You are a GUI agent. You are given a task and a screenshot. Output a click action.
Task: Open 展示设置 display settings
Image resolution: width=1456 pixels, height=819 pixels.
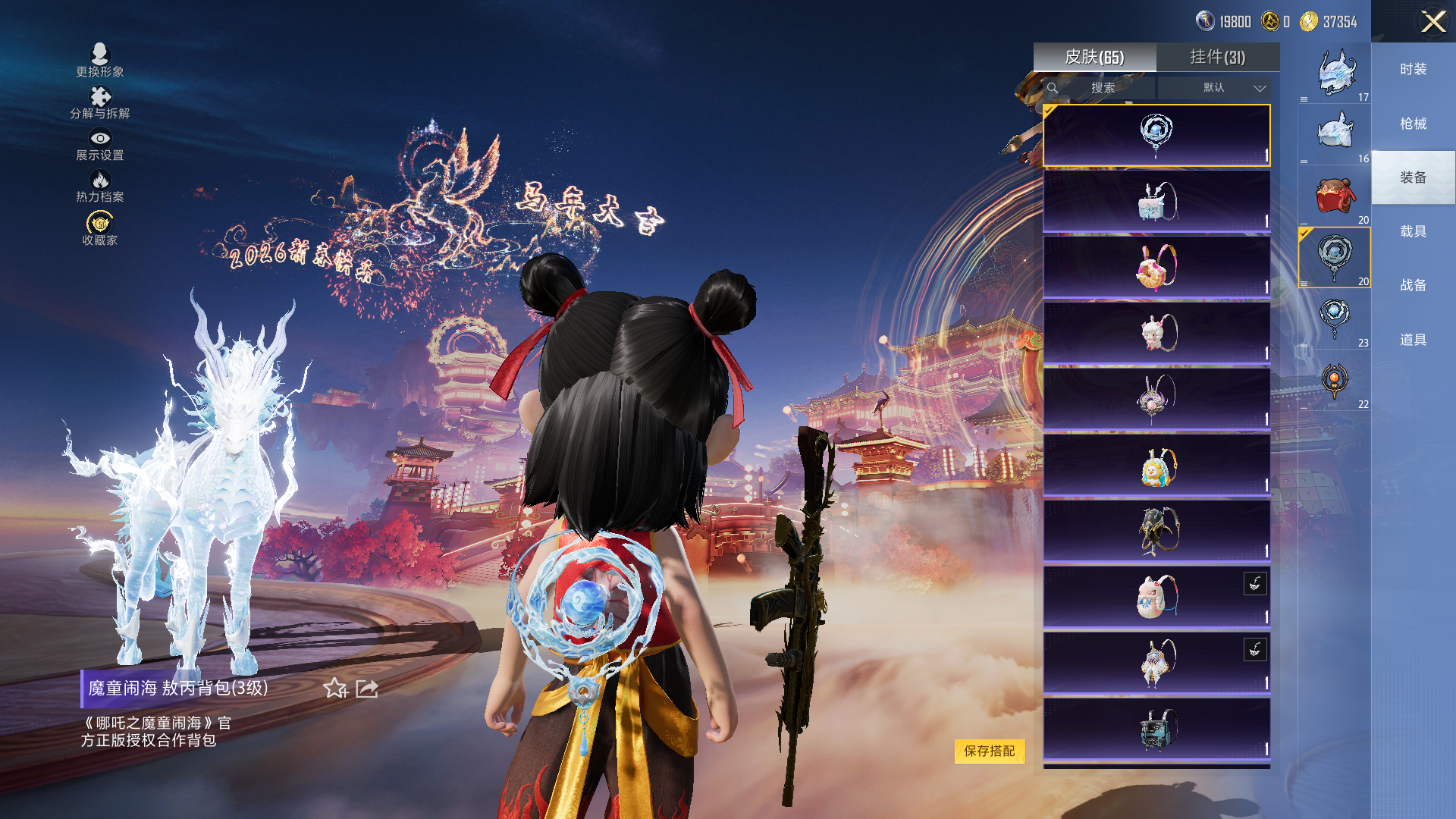click(x=100, y=144)
